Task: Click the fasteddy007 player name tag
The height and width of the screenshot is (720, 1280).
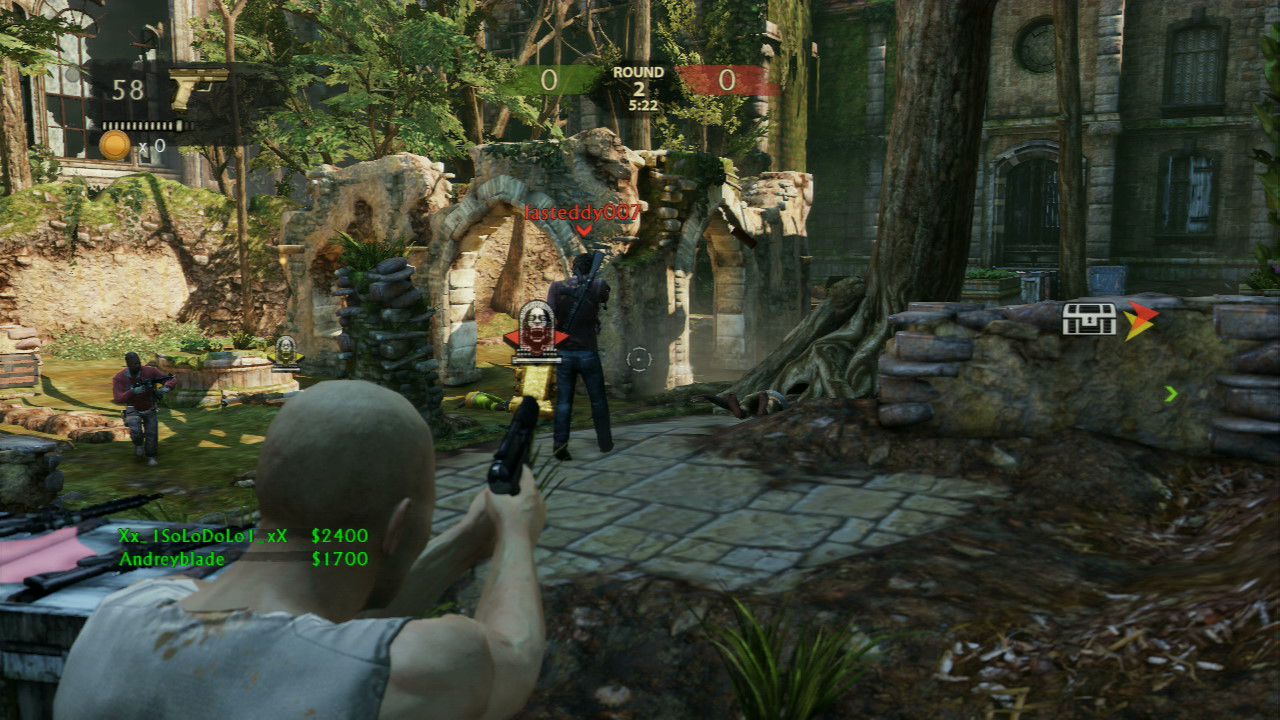Action: (582, 213)
